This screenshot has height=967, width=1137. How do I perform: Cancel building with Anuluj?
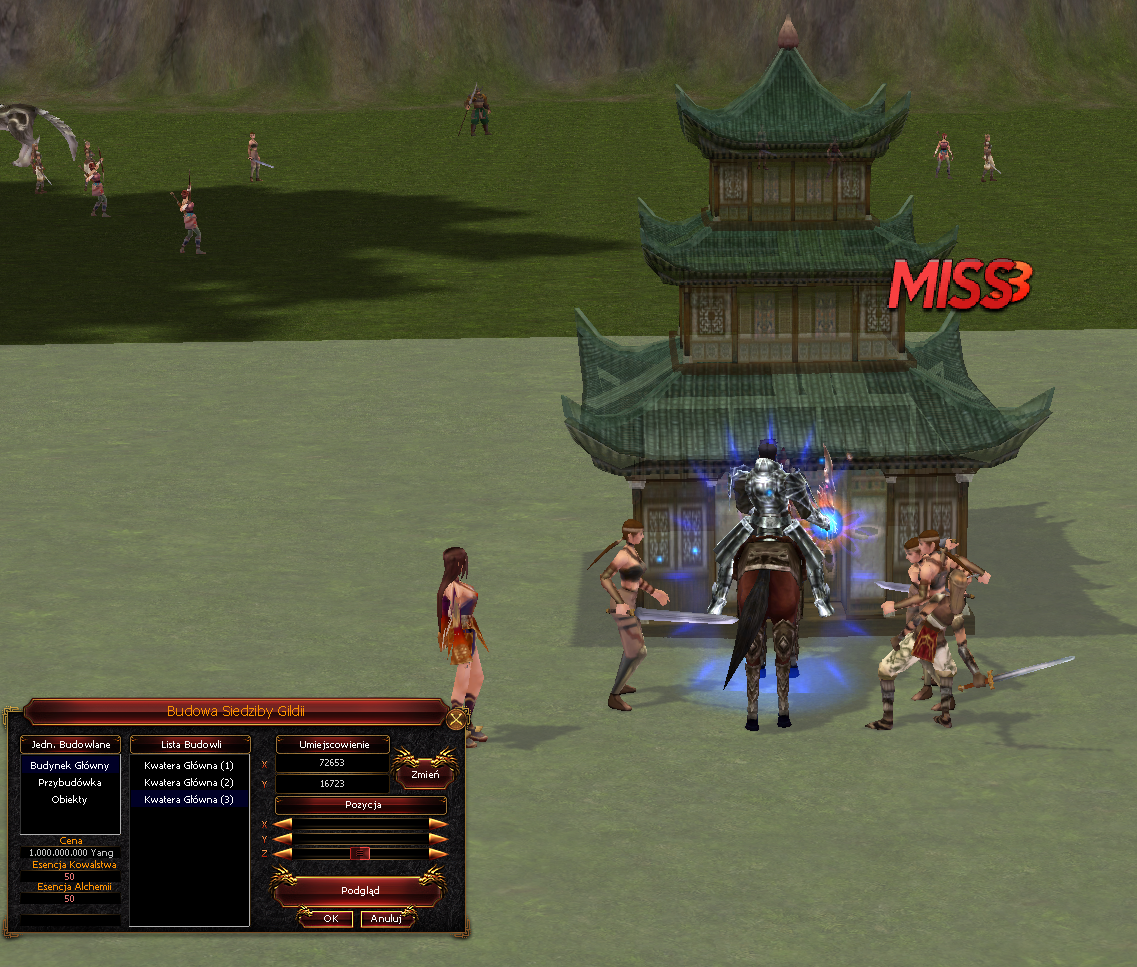tap(386, 918)
